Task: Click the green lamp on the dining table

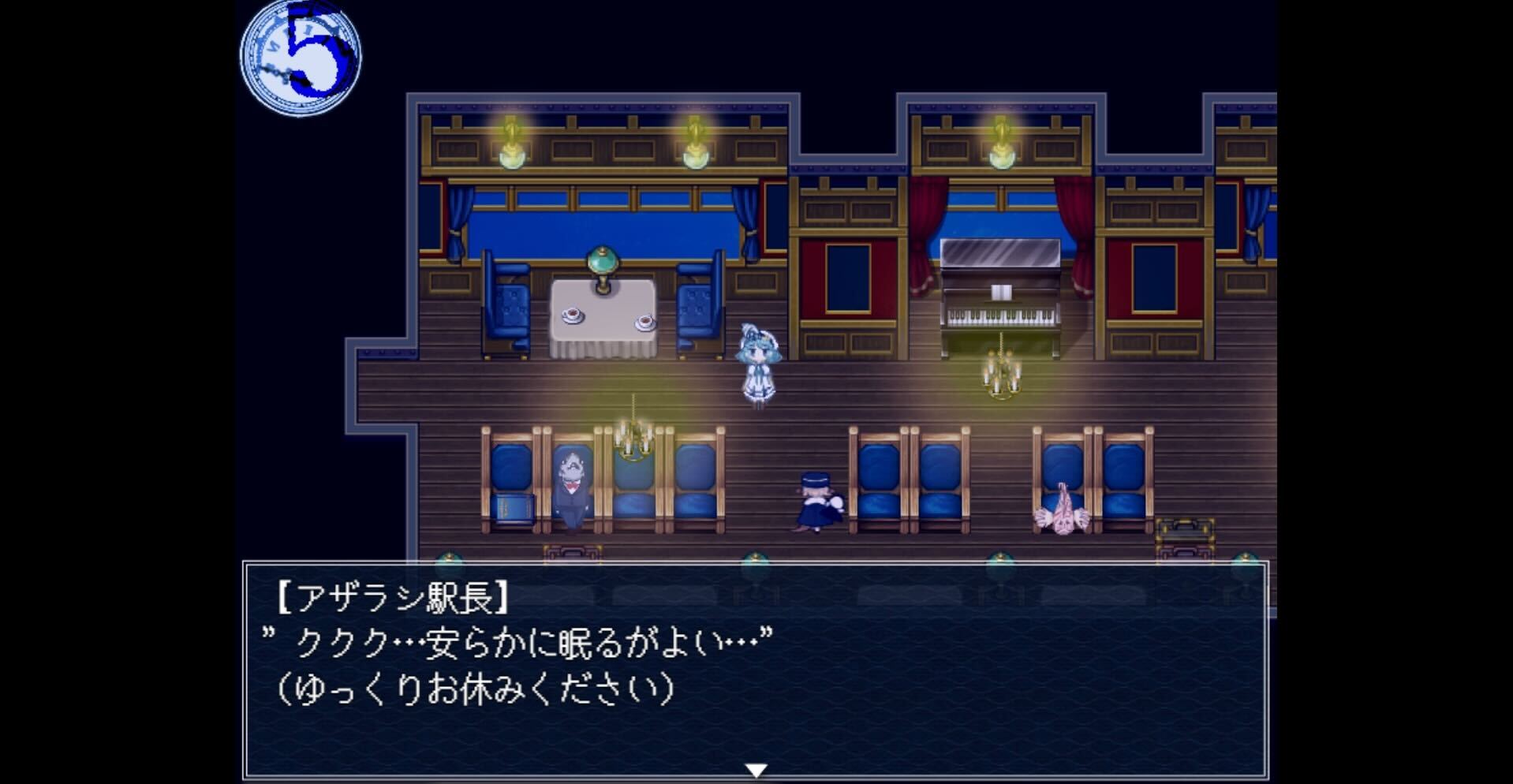Action: point(603,264)
